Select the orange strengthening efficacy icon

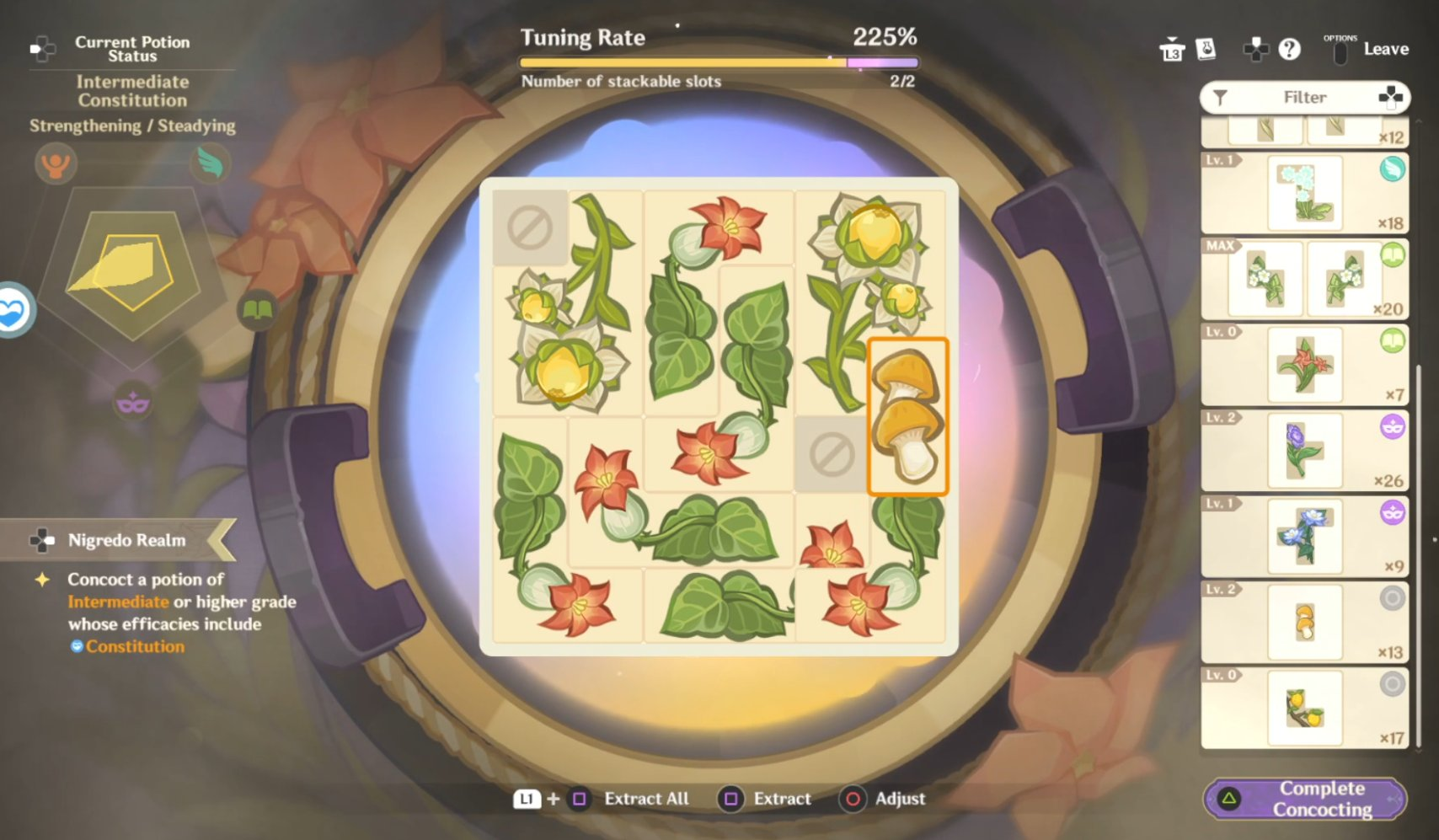tap(55, 164)
